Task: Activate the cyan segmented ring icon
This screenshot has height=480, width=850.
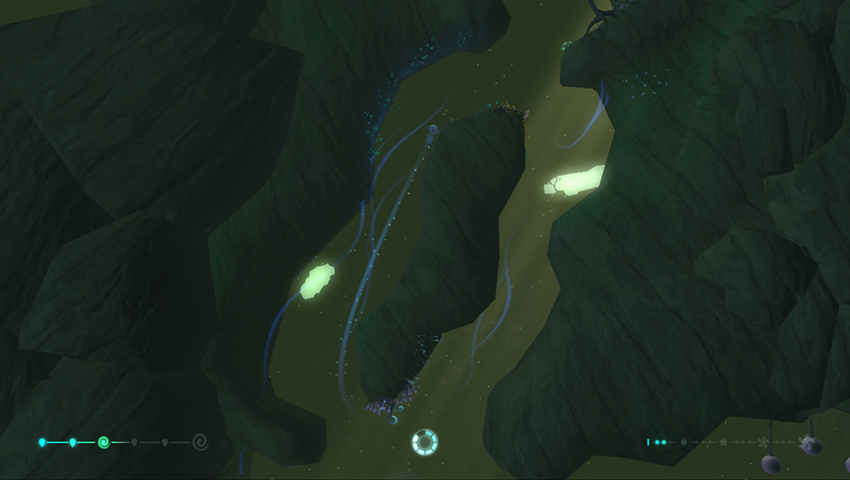Action: pyautogui.click(x=425, y=441)
